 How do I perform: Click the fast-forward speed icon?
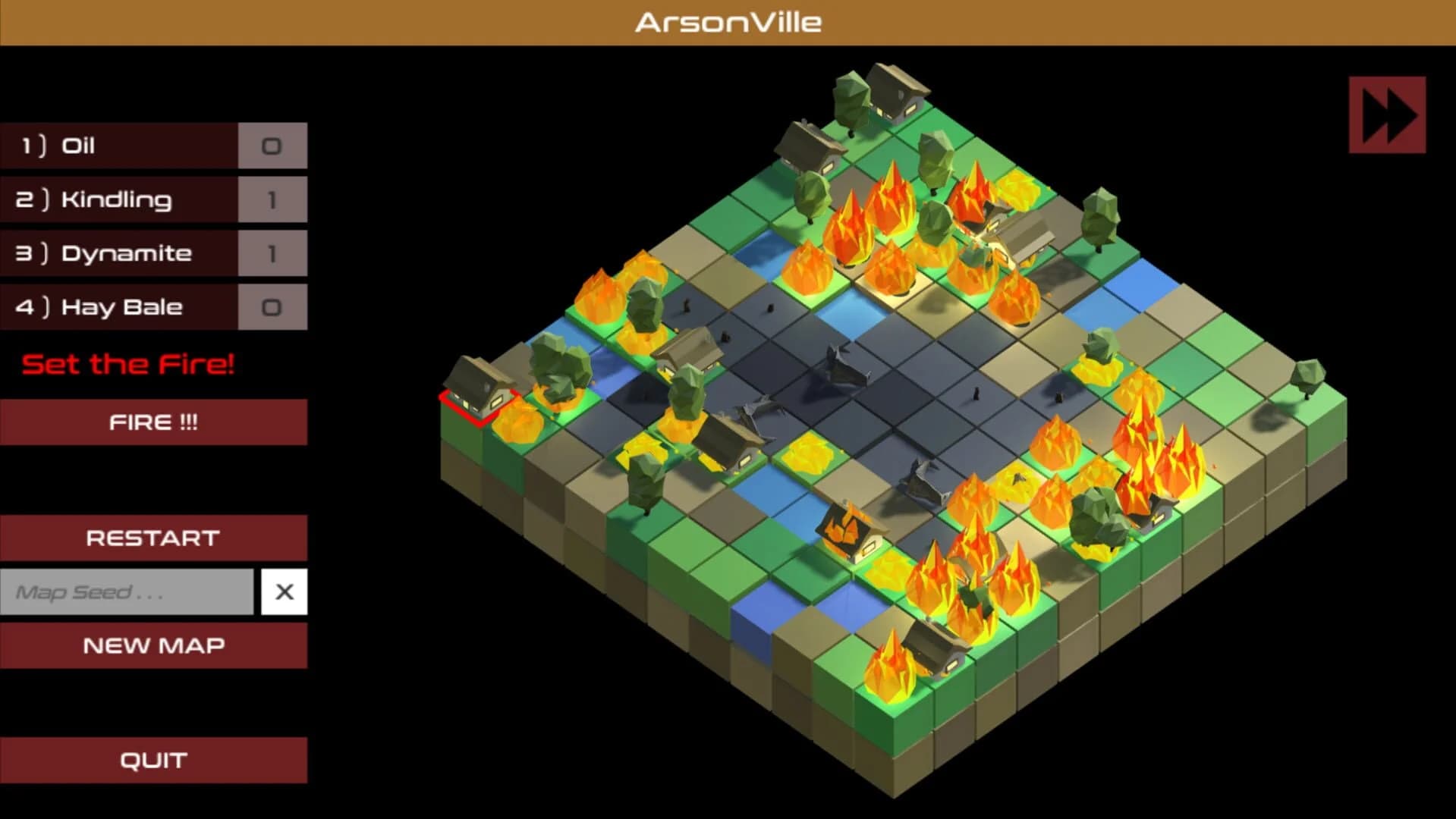point(1387,115)
